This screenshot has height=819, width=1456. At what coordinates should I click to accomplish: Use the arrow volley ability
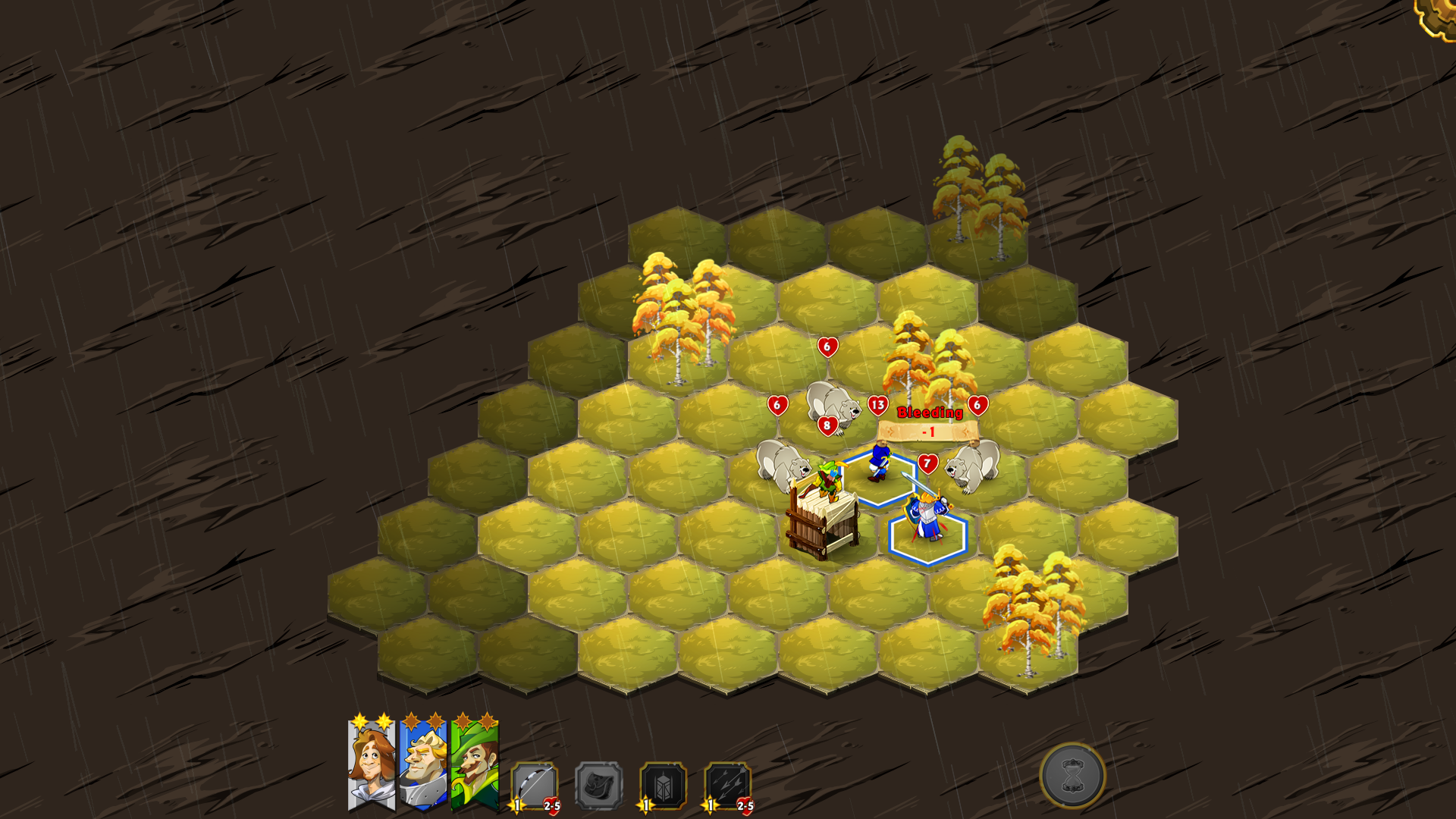(x=727, y=786)
